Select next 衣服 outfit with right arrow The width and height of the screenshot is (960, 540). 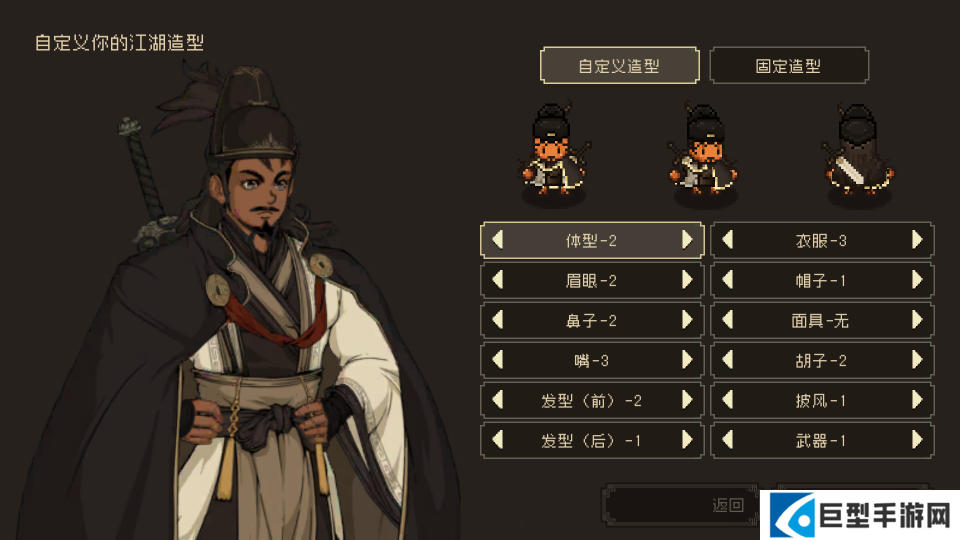point(917,240)
